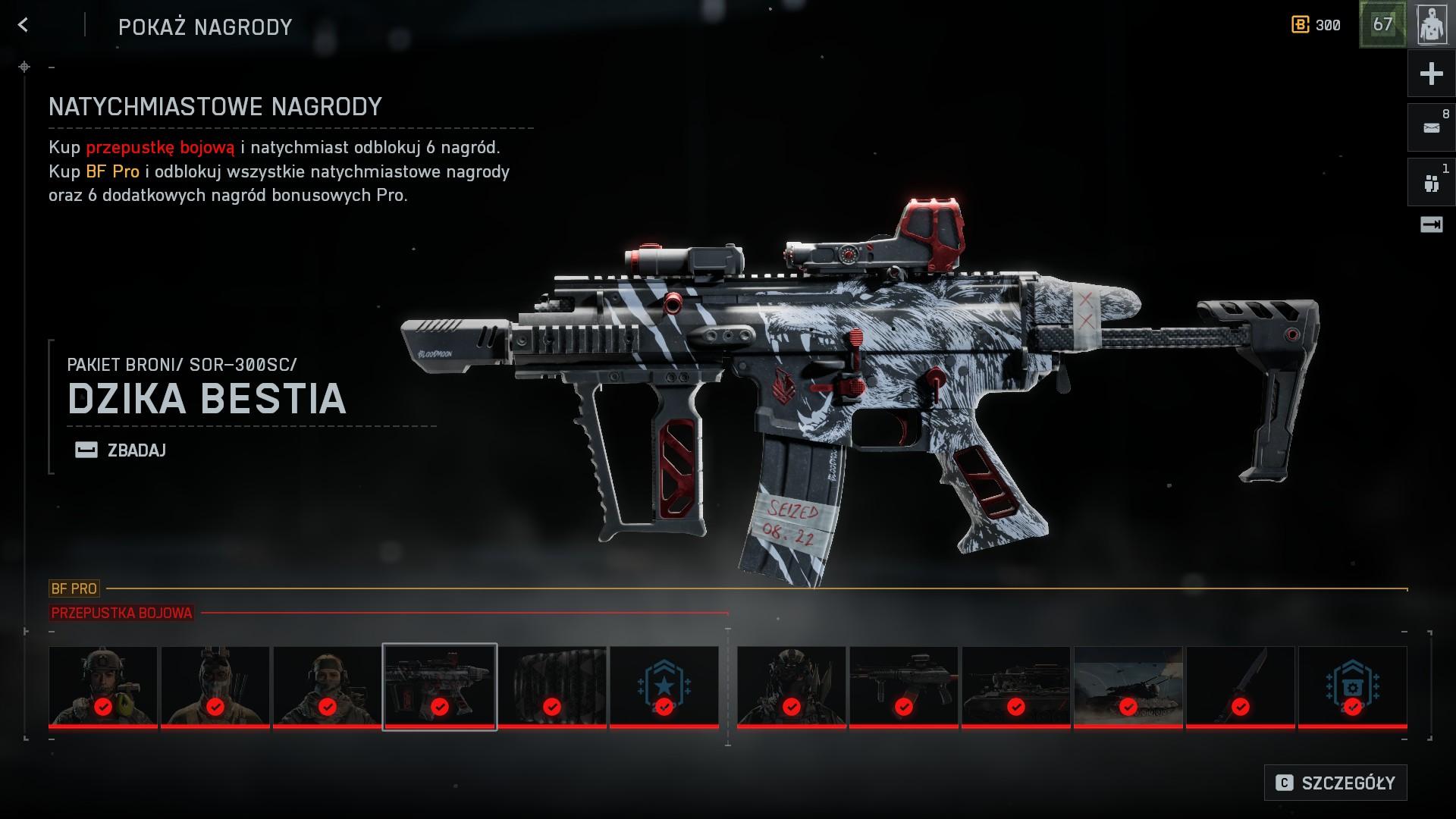Select the selected SOR-300SC weapon pack thumbnail

(x=440, y=686)
